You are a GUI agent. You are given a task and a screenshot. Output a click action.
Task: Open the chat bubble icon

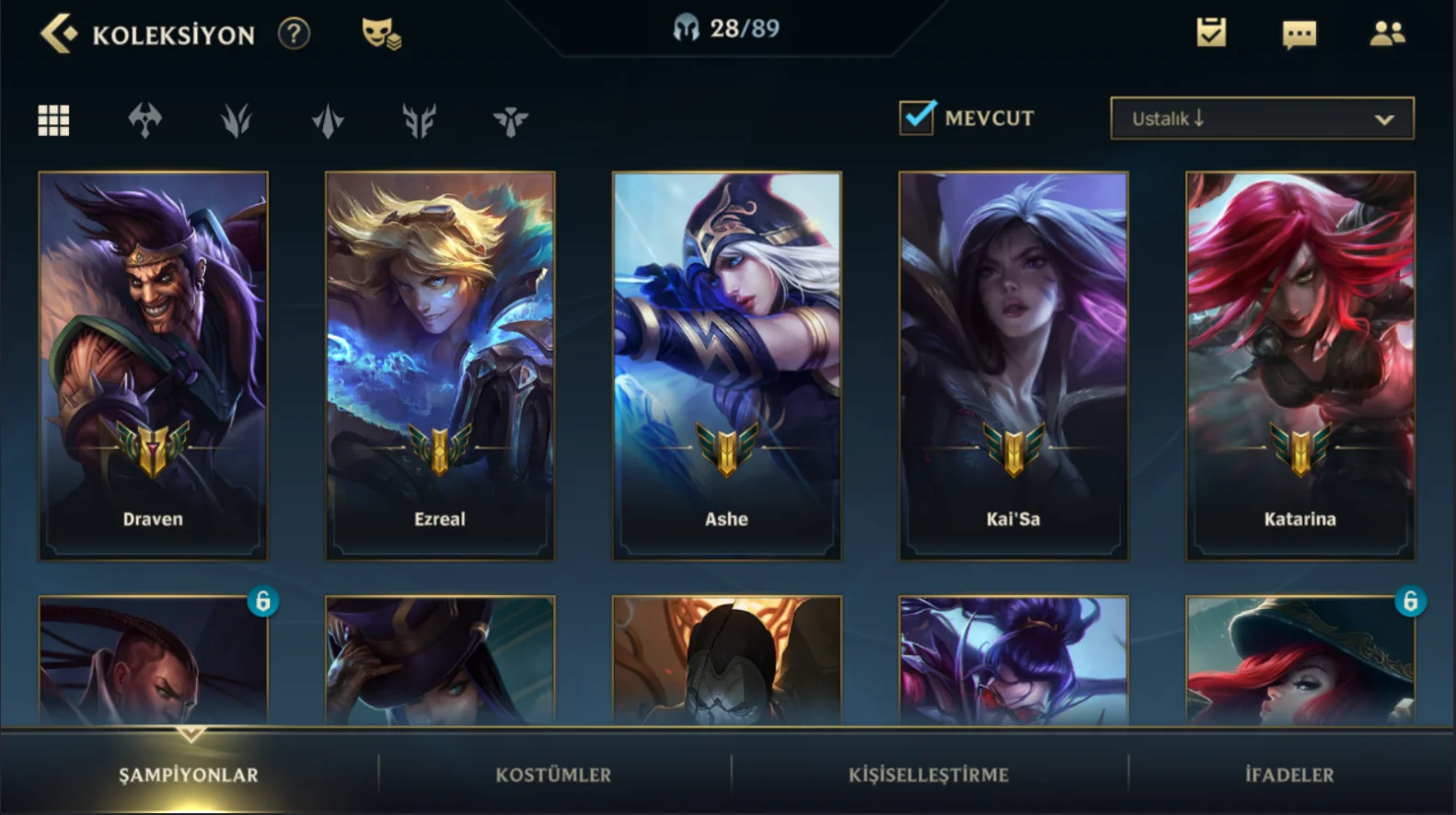coord(1299,34)
